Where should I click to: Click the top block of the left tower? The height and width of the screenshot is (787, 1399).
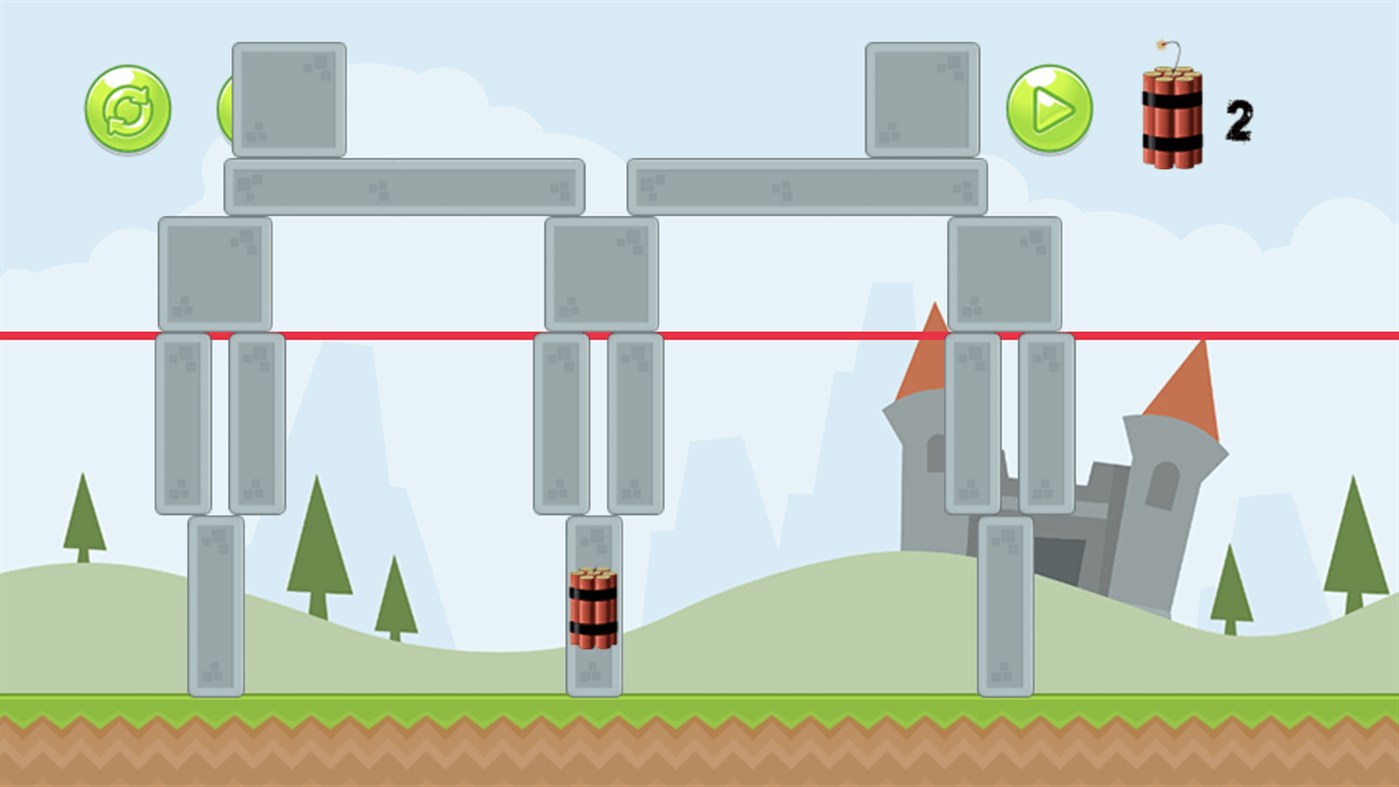point(287,98)
